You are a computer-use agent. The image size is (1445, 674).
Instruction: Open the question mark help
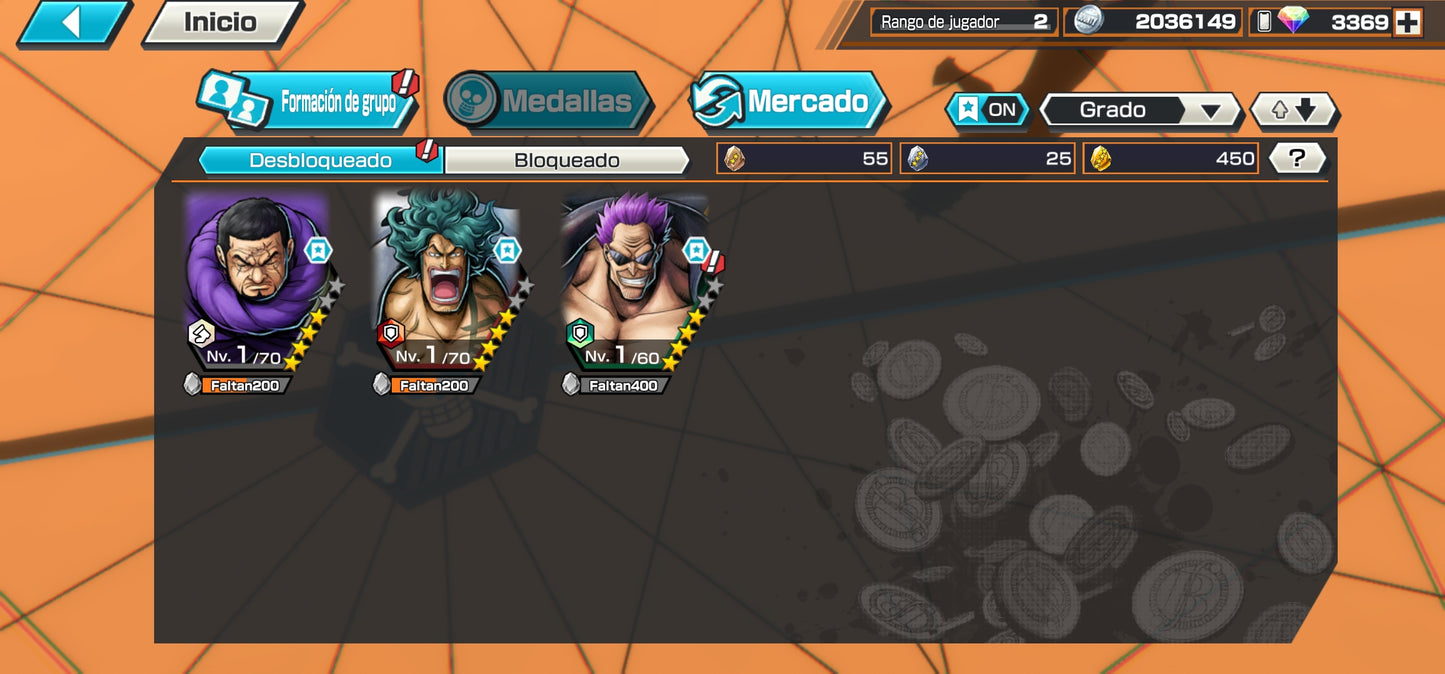pos(1297,158)
